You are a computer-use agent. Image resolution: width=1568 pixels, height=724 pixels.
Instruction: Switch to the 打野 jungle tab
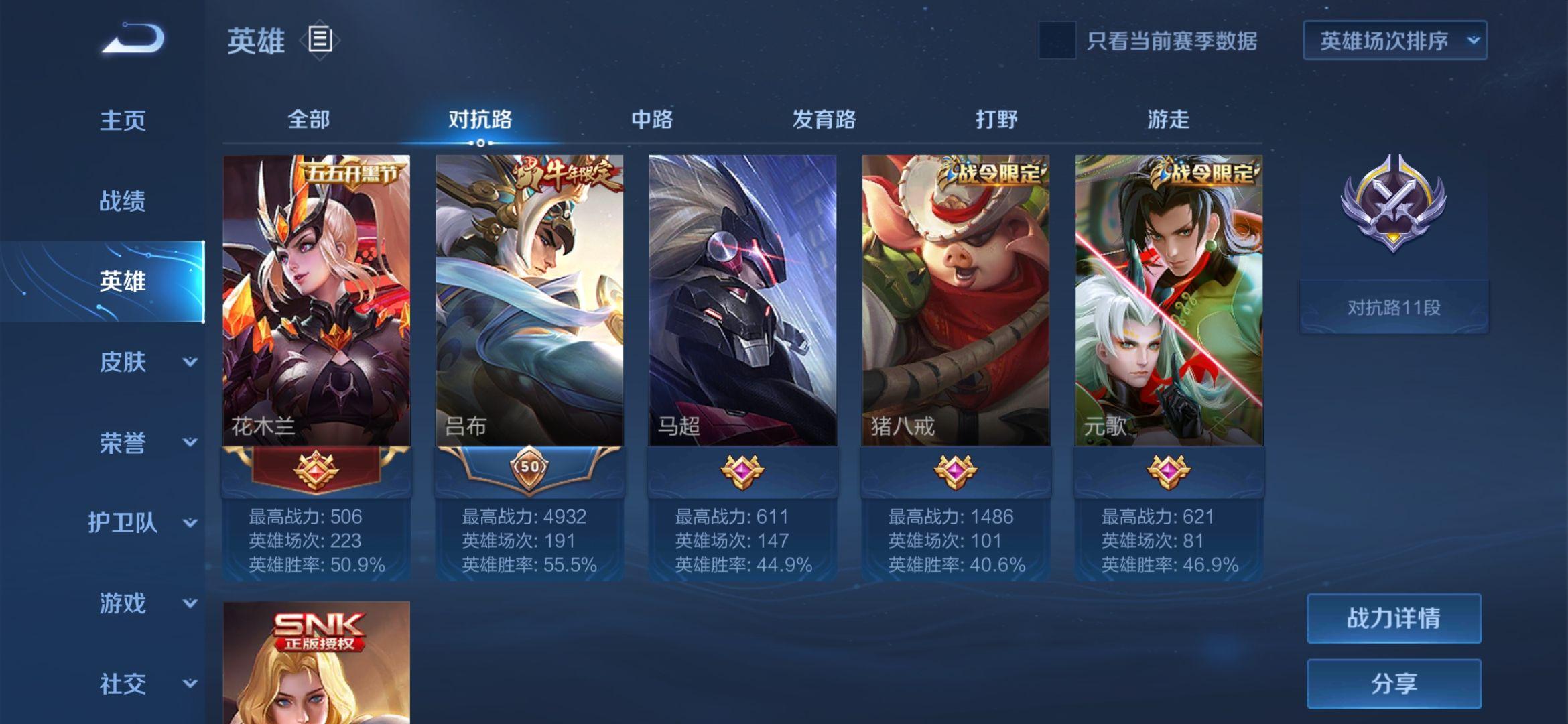(996, 120)
